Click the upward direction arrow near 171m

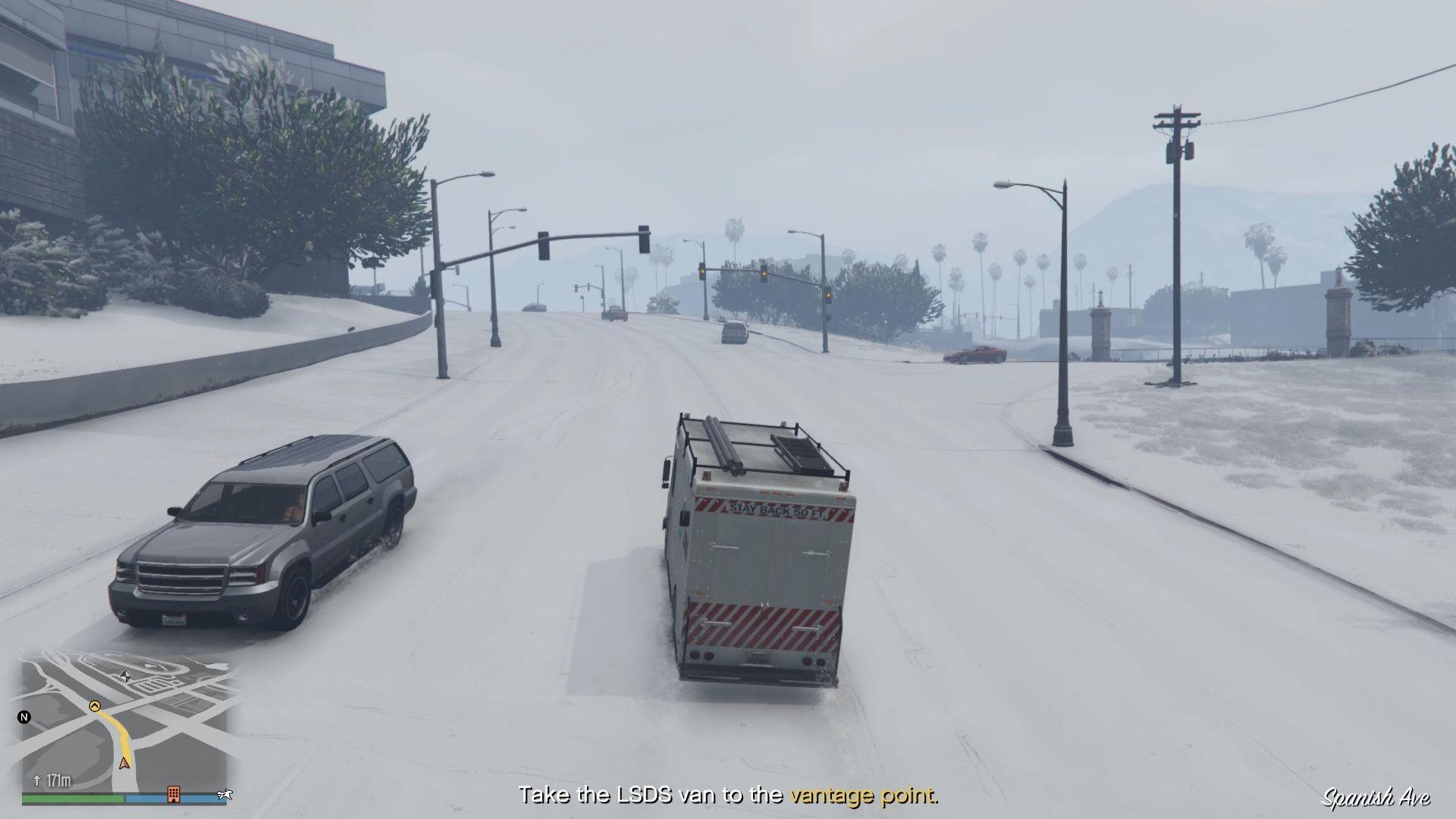pos(37,780)
